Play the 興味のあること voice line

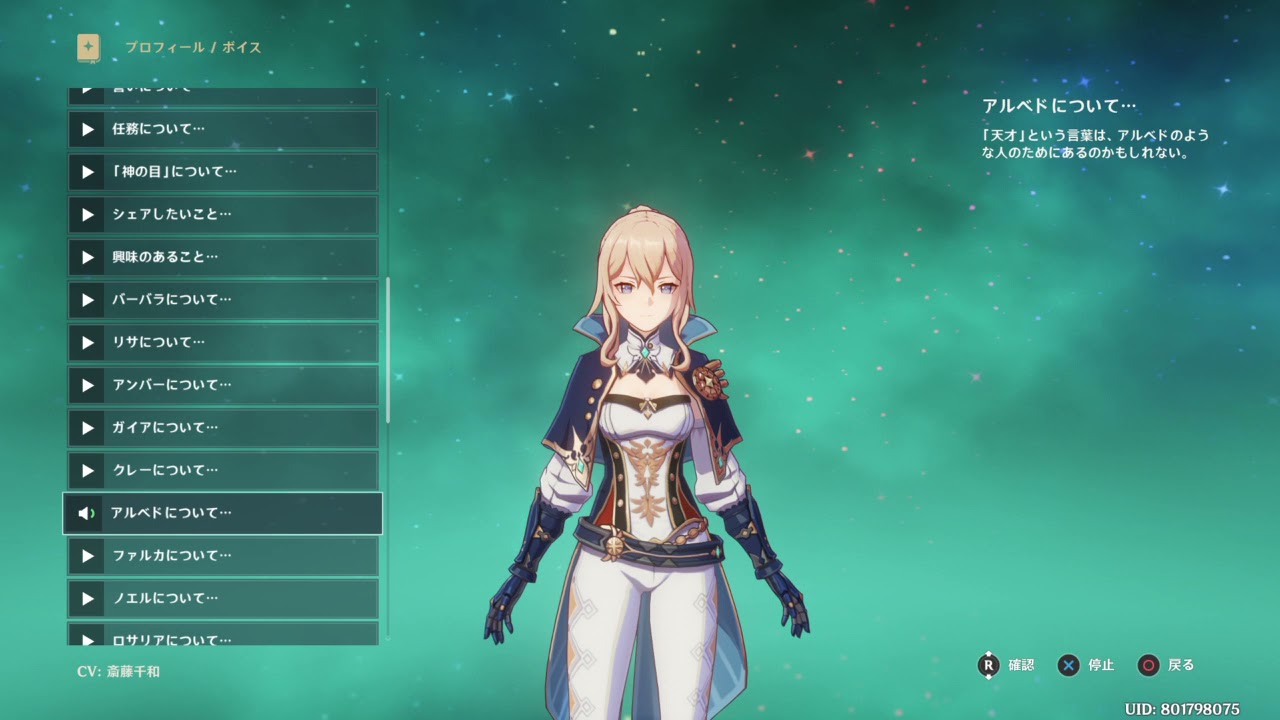(x=222, y=257)
